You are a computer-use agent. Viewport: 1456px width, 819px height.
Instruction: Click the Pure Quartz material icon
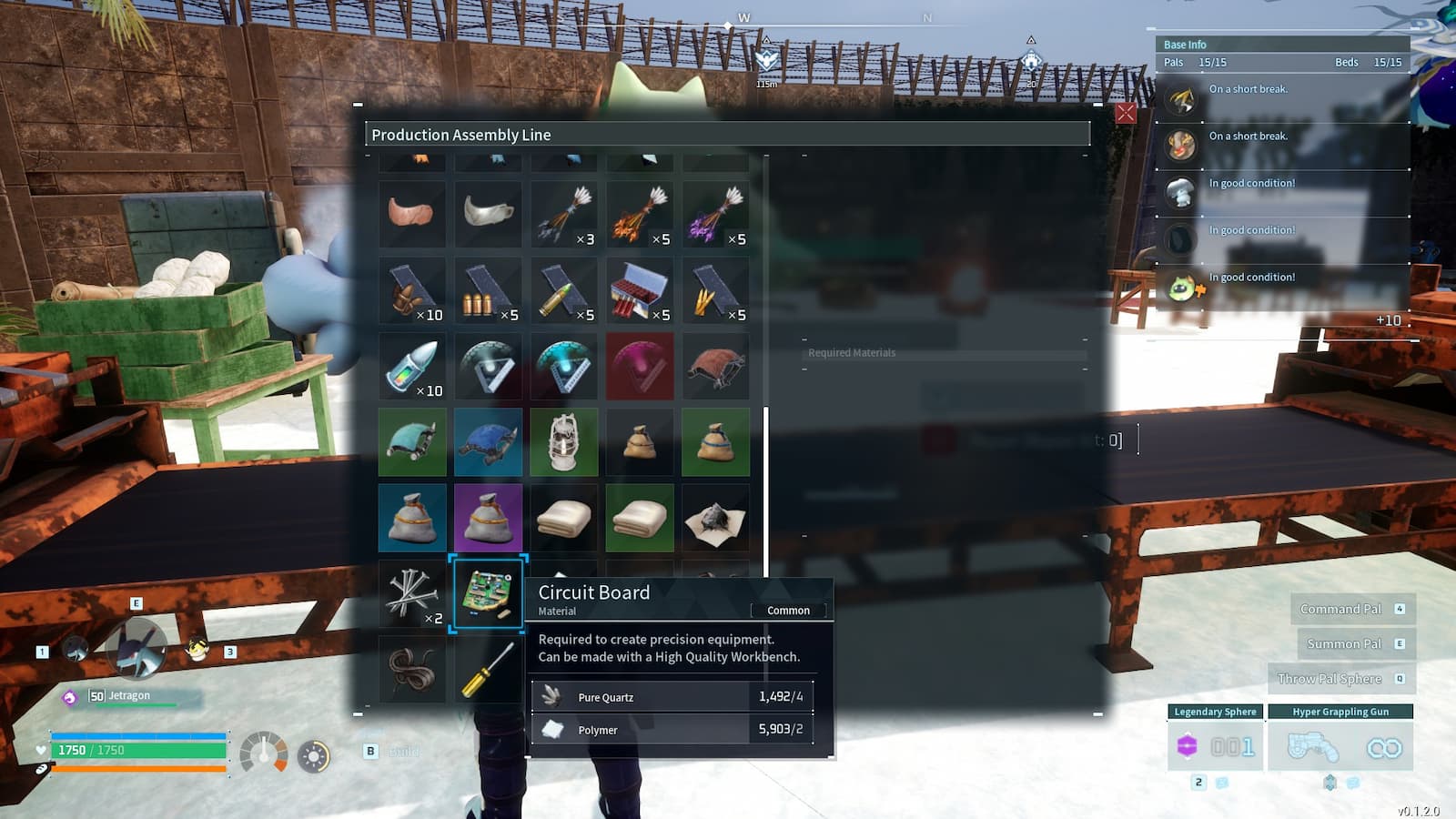(554, 696)
